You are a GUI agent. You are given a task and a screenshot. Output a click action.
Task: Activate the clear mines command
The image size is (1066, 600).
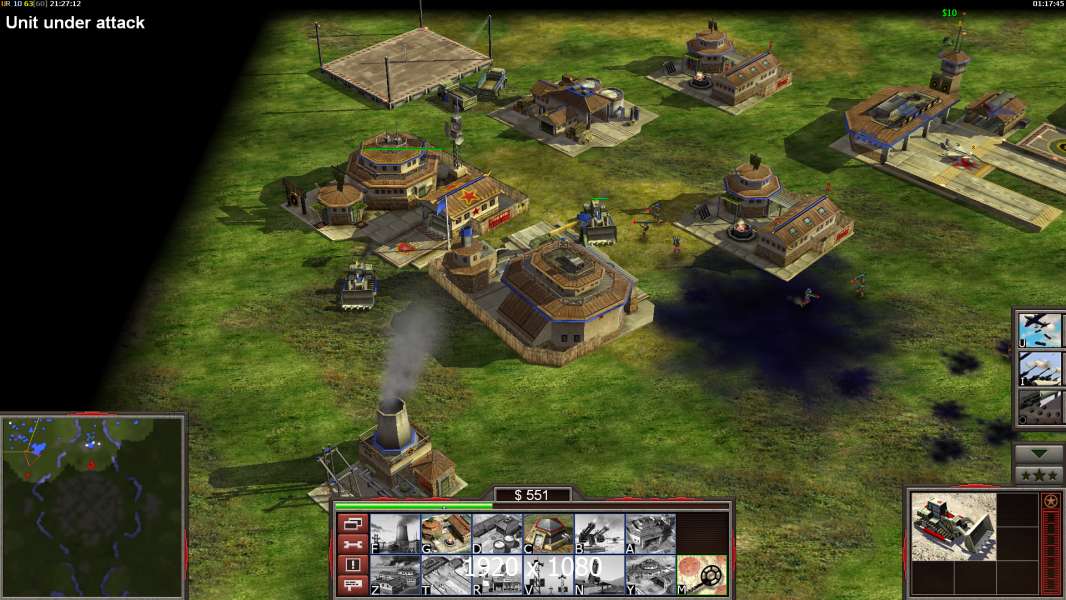[x=701, y=575]
